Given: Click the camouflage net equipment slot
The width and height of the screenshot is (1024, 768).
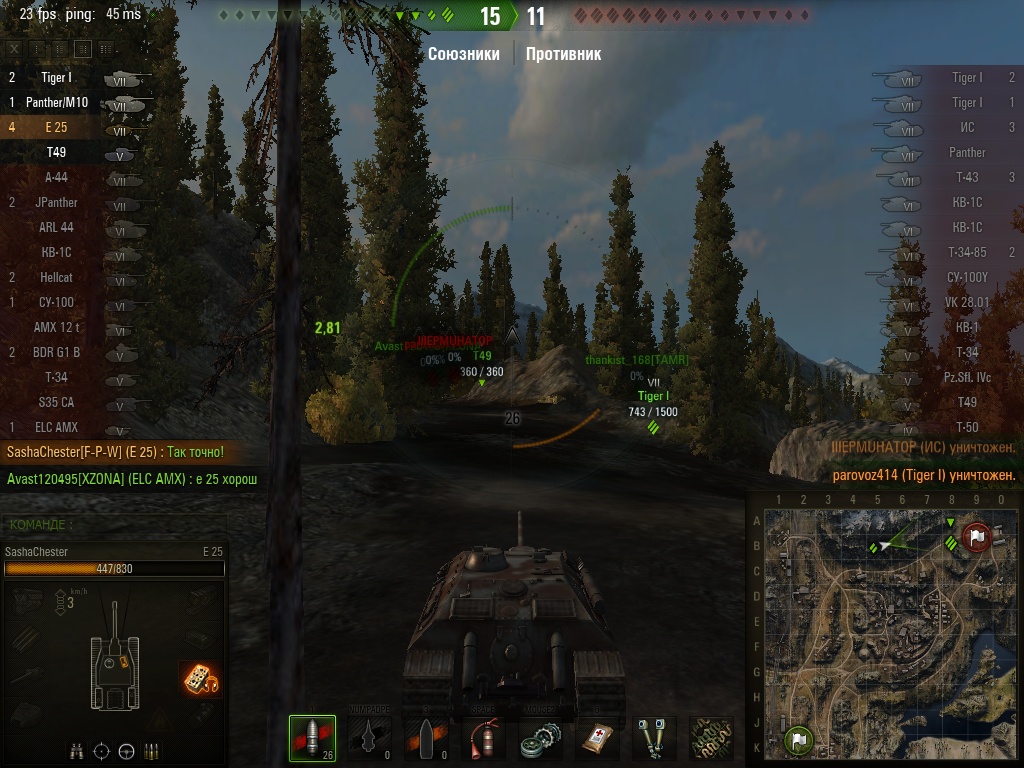Looking at the screenshot, I should (x=711, y=738).
